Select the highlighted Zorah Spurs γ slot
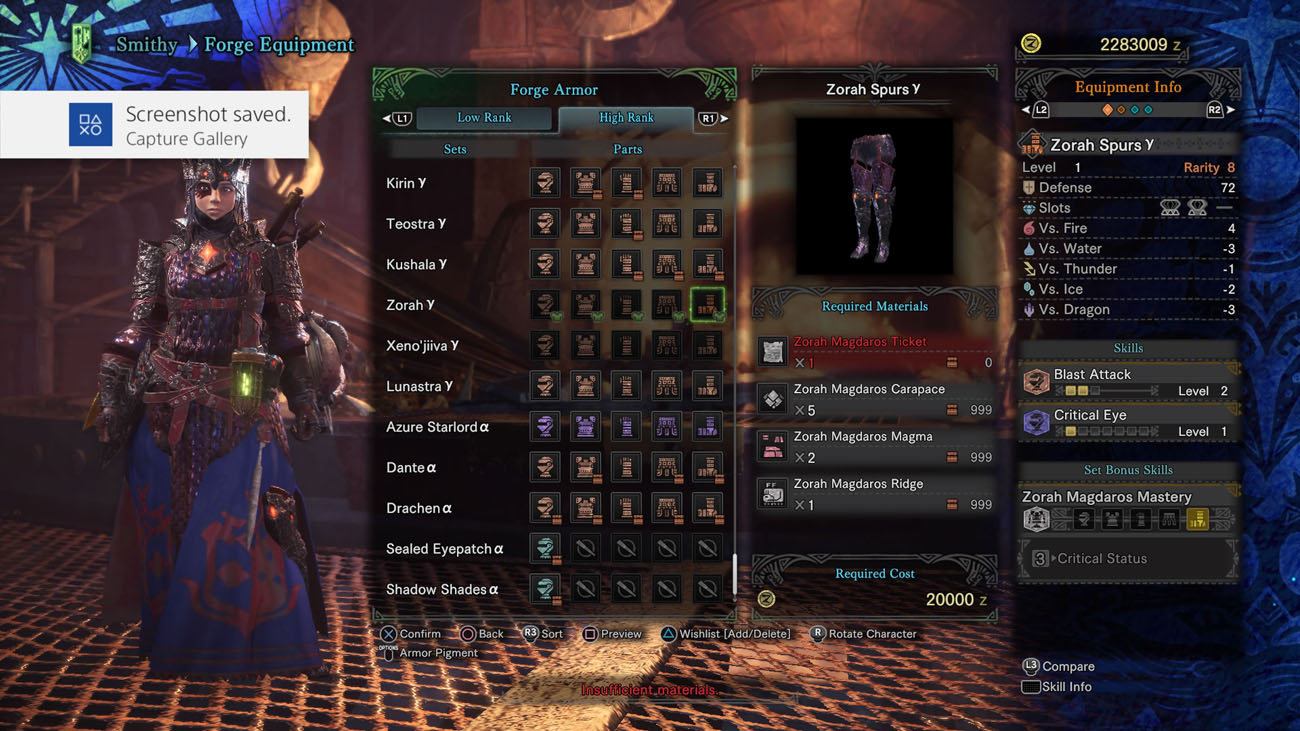 [x=707, y=305]
